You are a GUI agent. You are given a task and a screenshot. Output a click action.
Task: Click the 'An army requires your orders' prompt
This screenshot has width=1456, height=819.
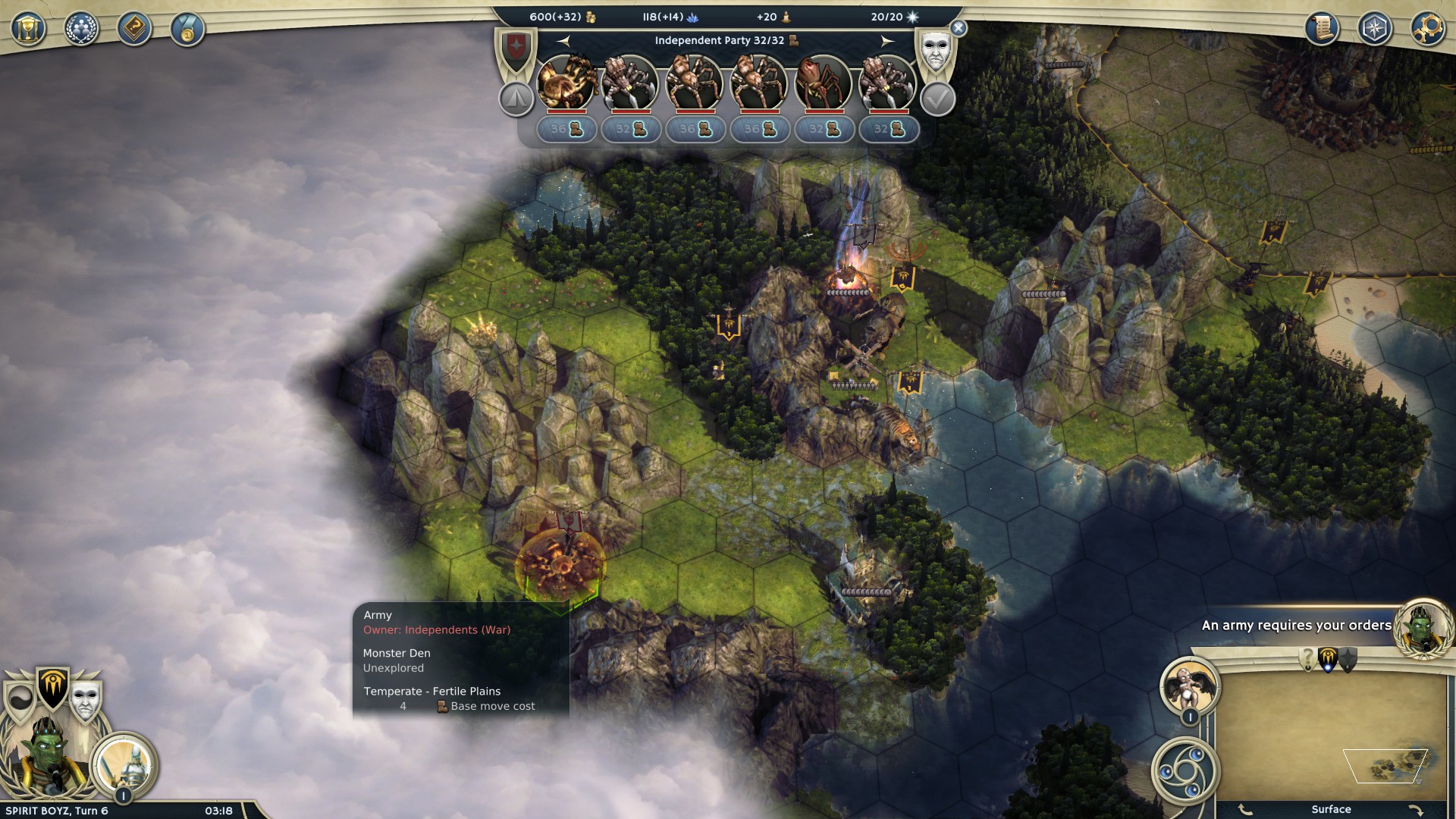[x=1295, y=626]
